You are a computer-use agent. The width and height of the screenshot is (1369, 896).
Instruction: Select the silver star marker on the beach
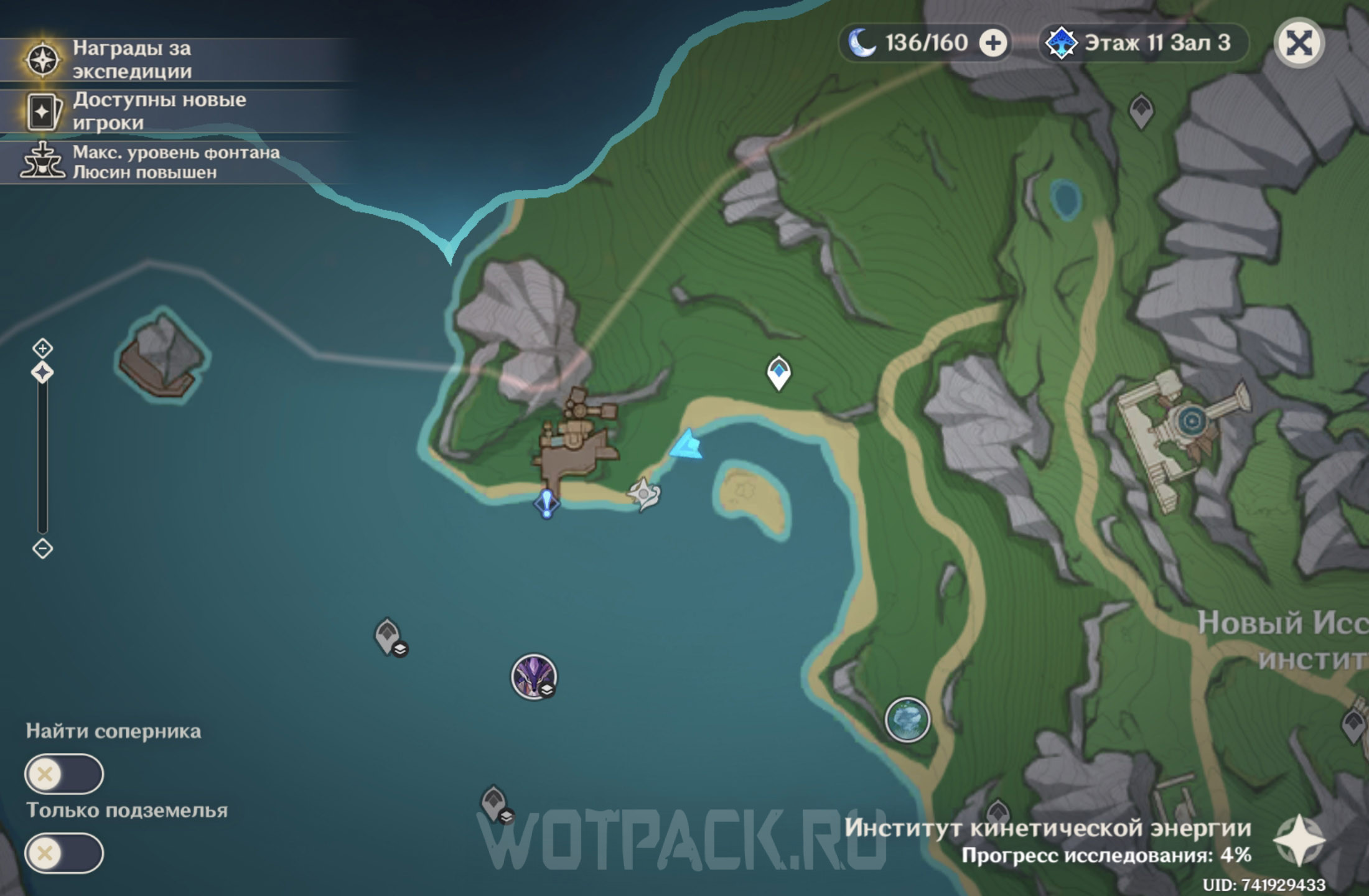643,495
